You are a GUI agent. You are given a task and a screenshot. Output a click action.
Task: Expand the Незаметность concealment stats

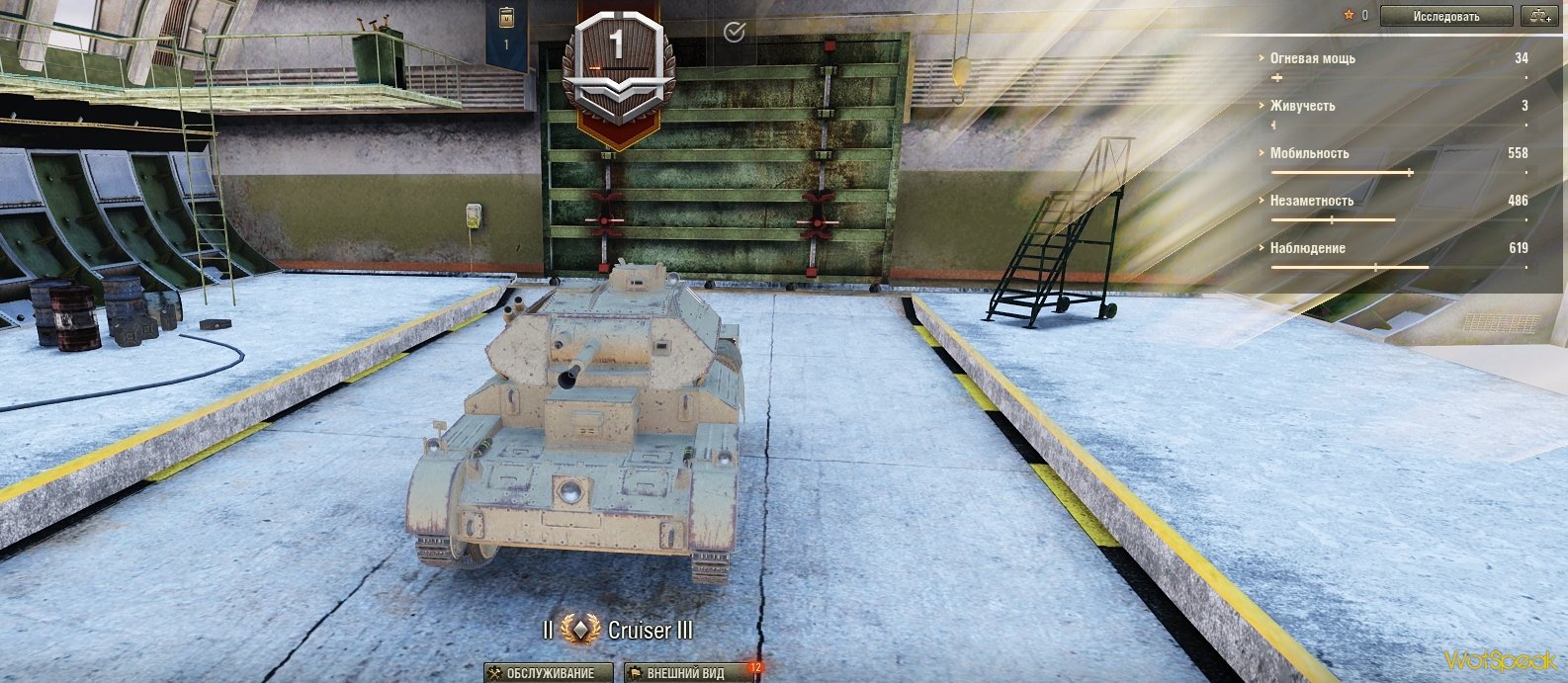point(1311,201)
